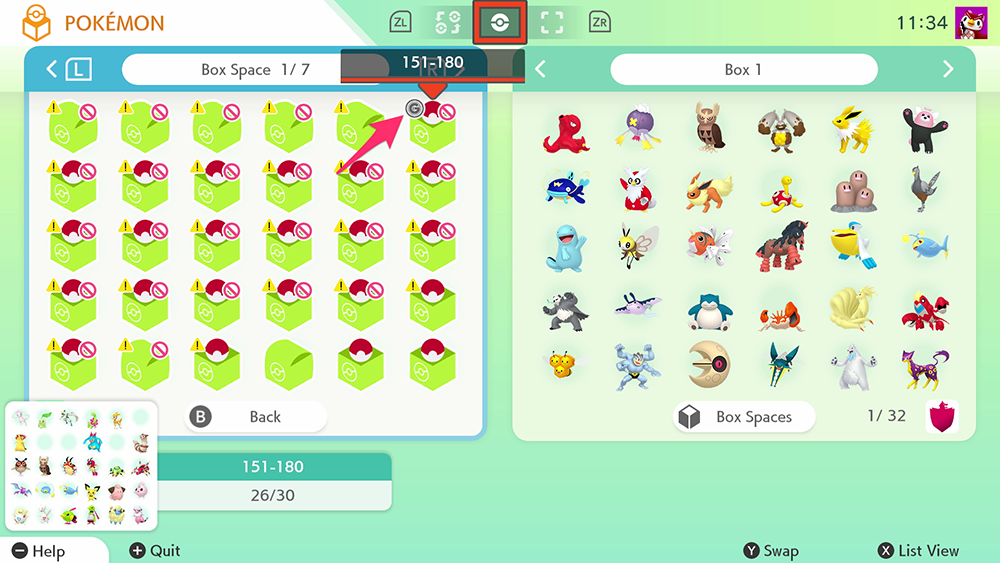Switch to List View

(x=918, y=551)
